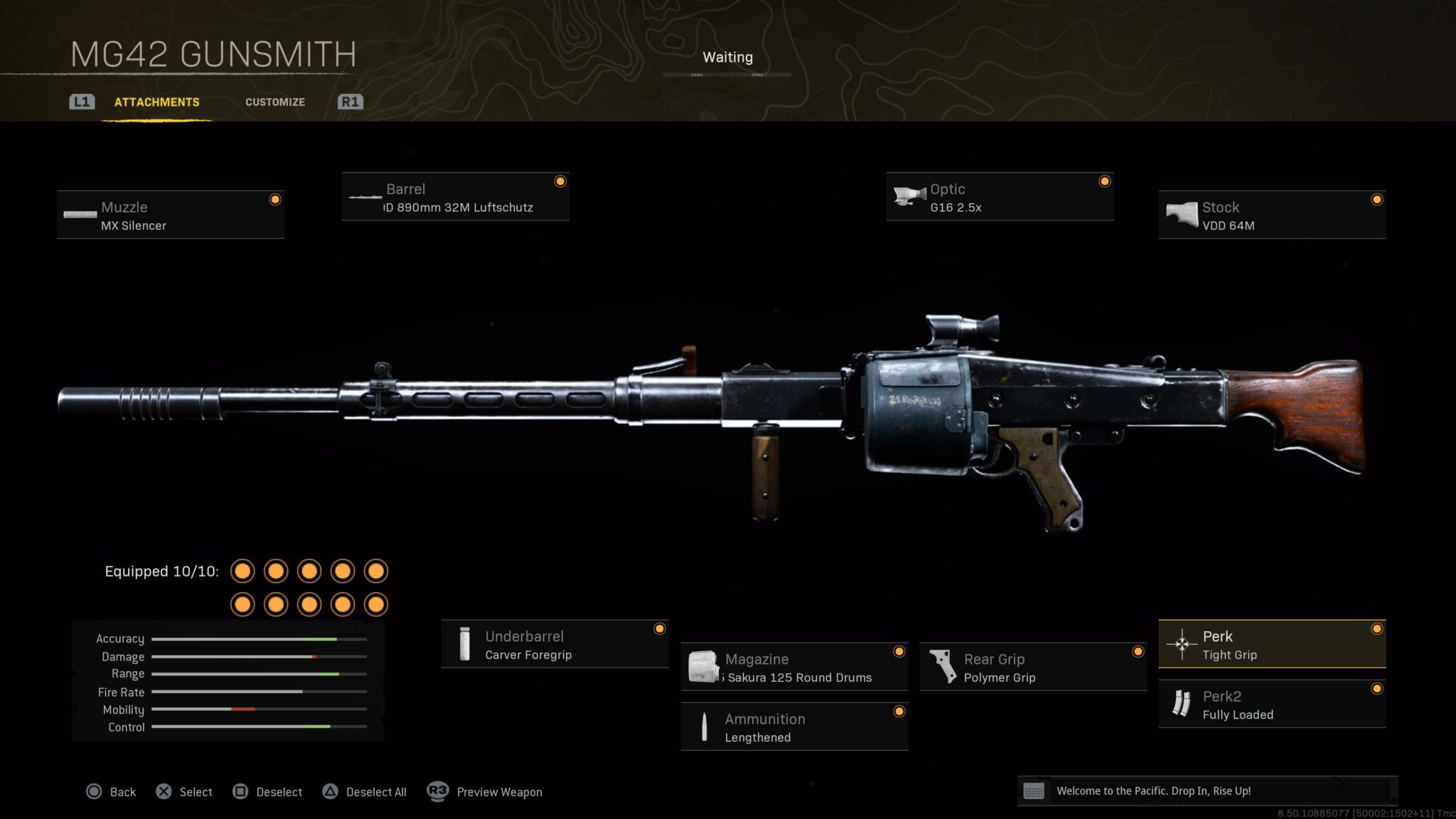Toggle the last equipped attachment dot
The image size is (1456, 819).
[x=375, y=603]
